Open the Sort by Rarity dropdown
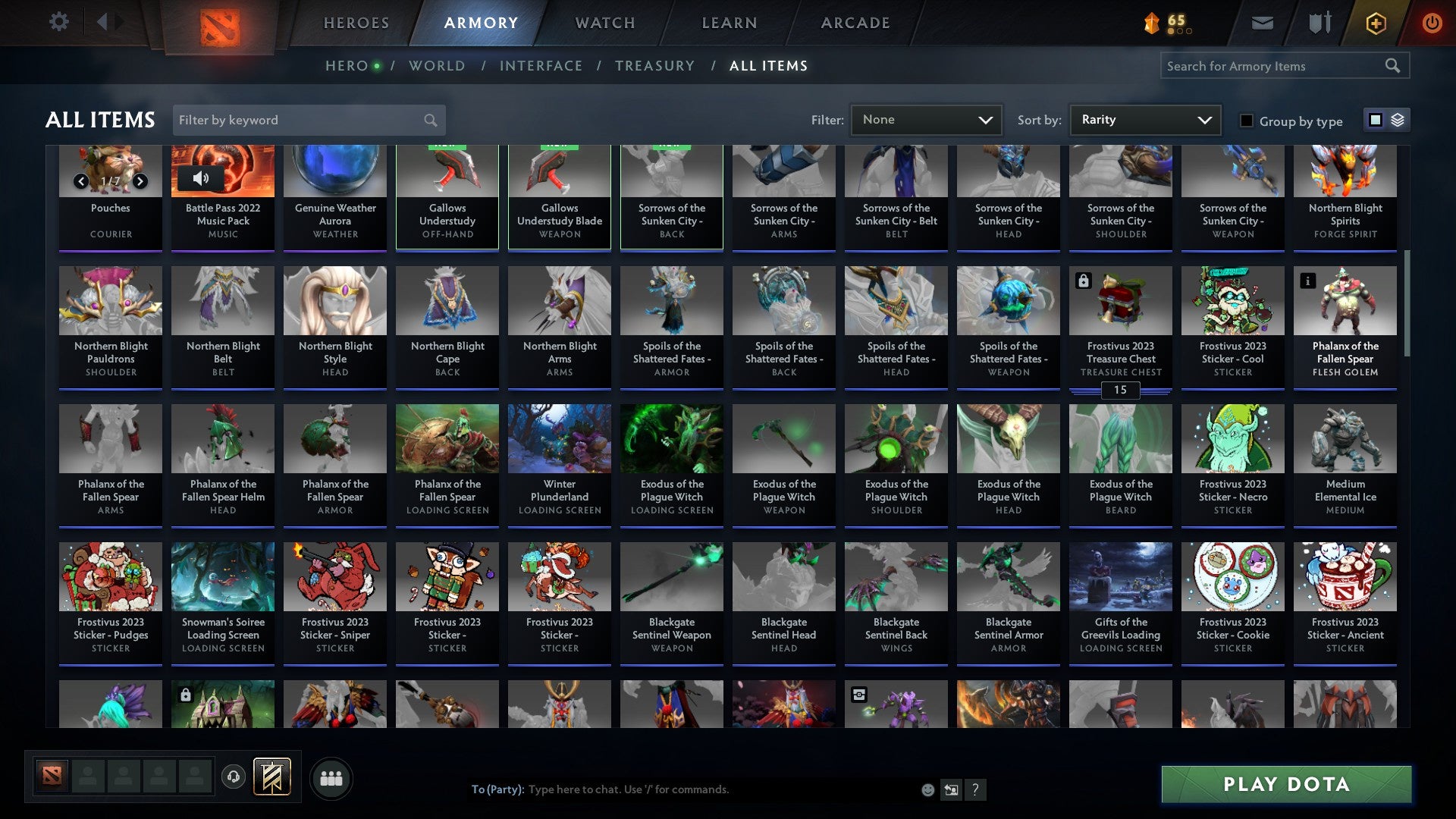 point(1144,119)
